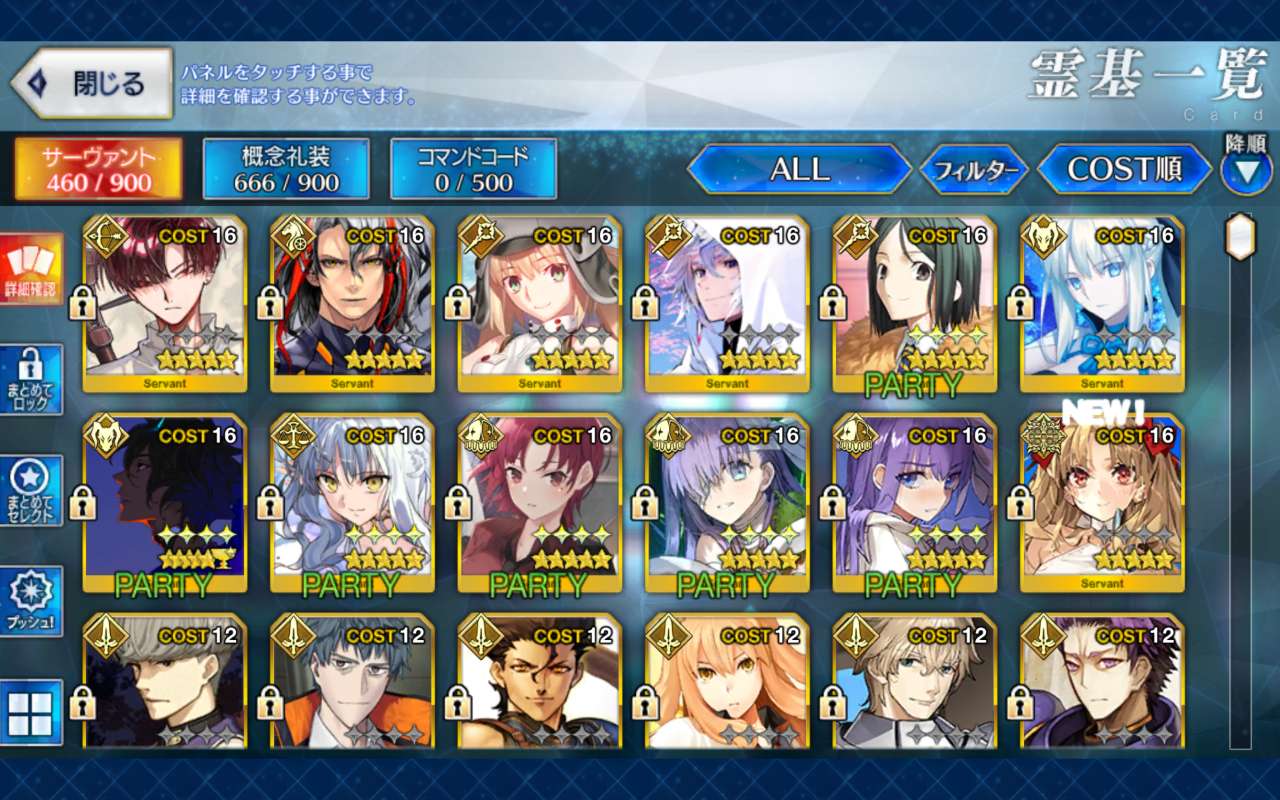Change the COST順 sort order
Screen dimensions: 1280x800
click(1124, 170)
